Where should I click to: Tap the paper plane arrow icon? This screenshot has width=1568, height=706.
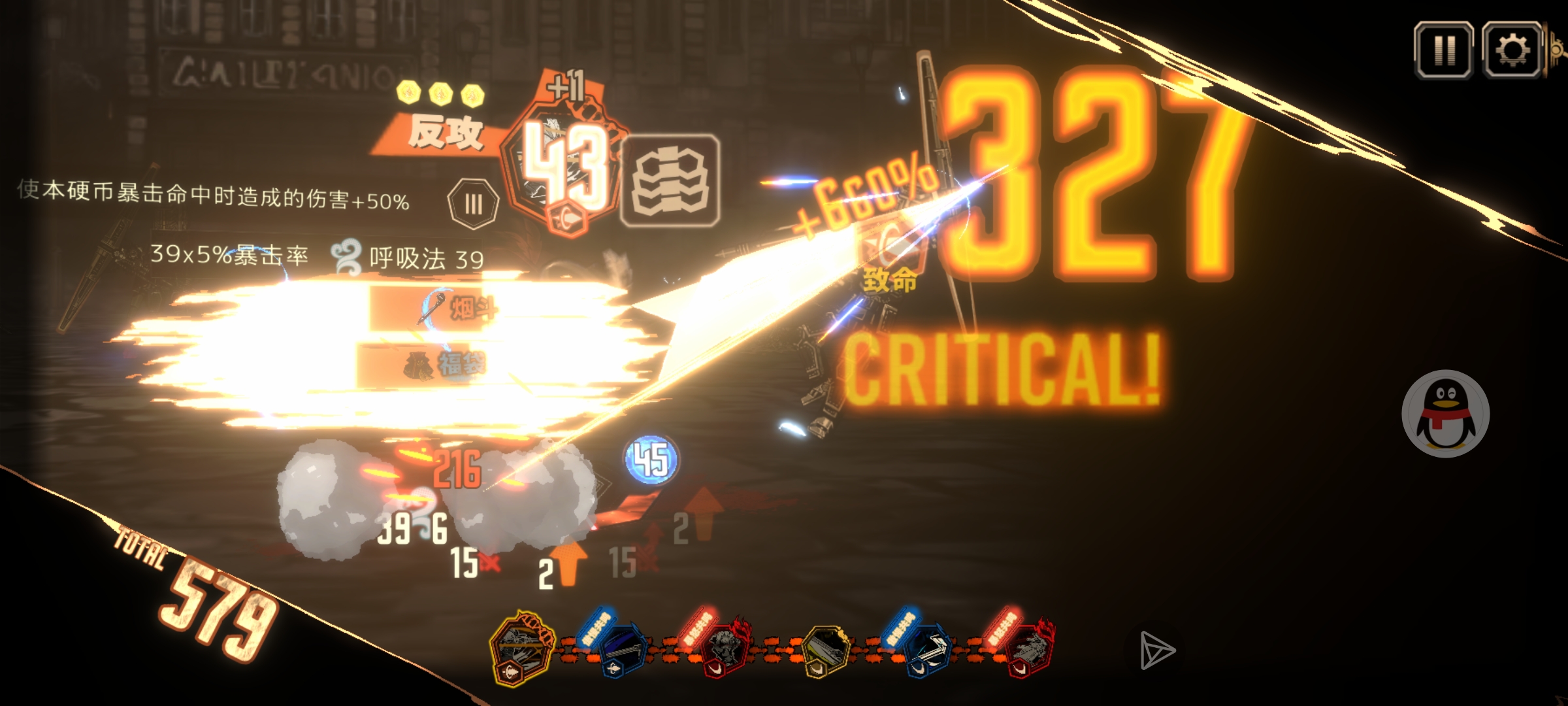(x=1157, y=650)
